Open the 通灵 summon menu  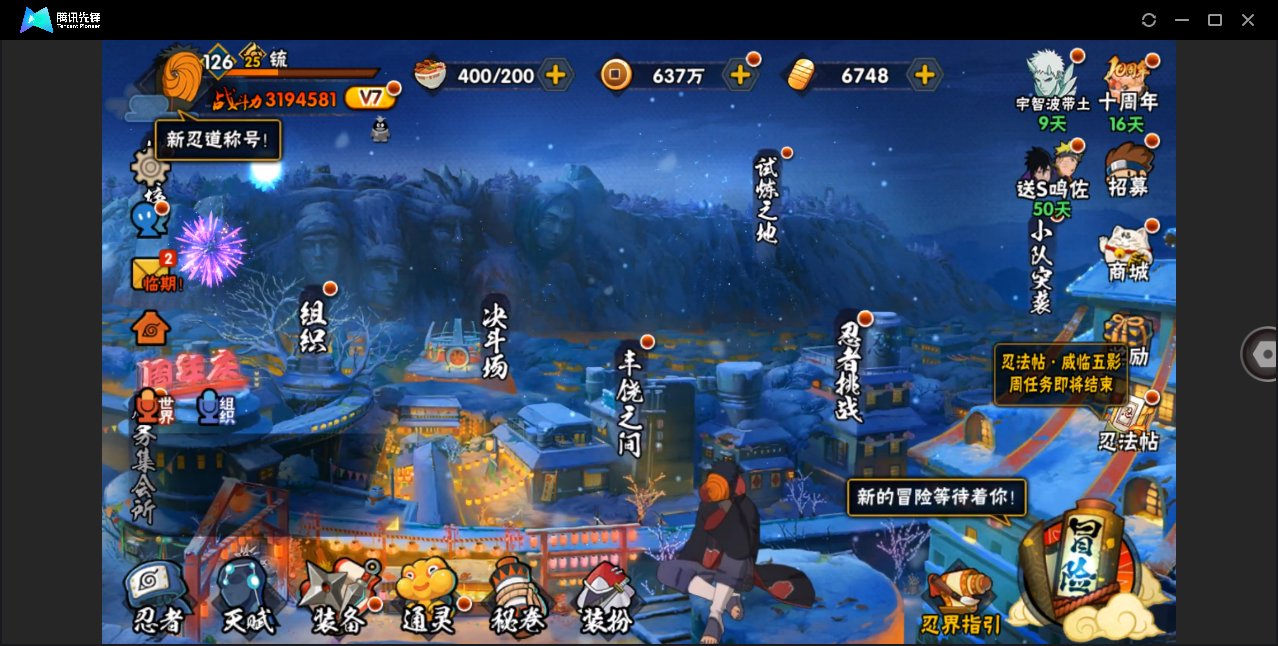pos(428,598)
